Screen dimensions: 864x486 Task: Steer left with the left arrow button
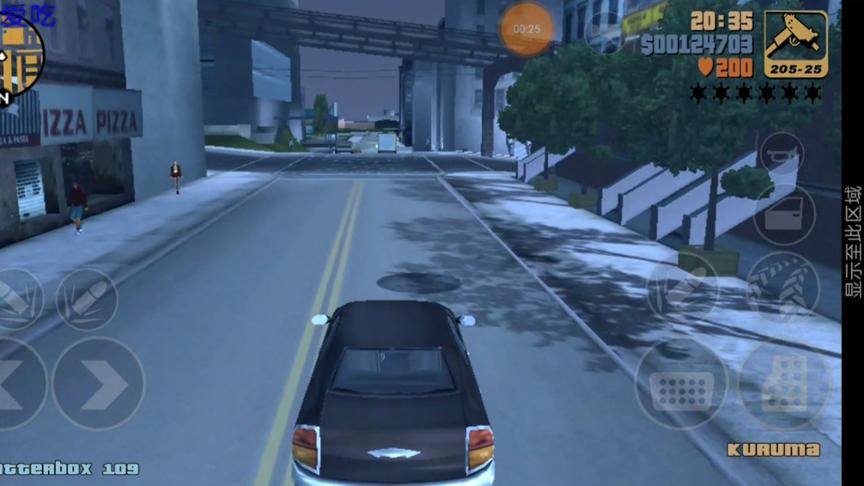click(18, 384)
